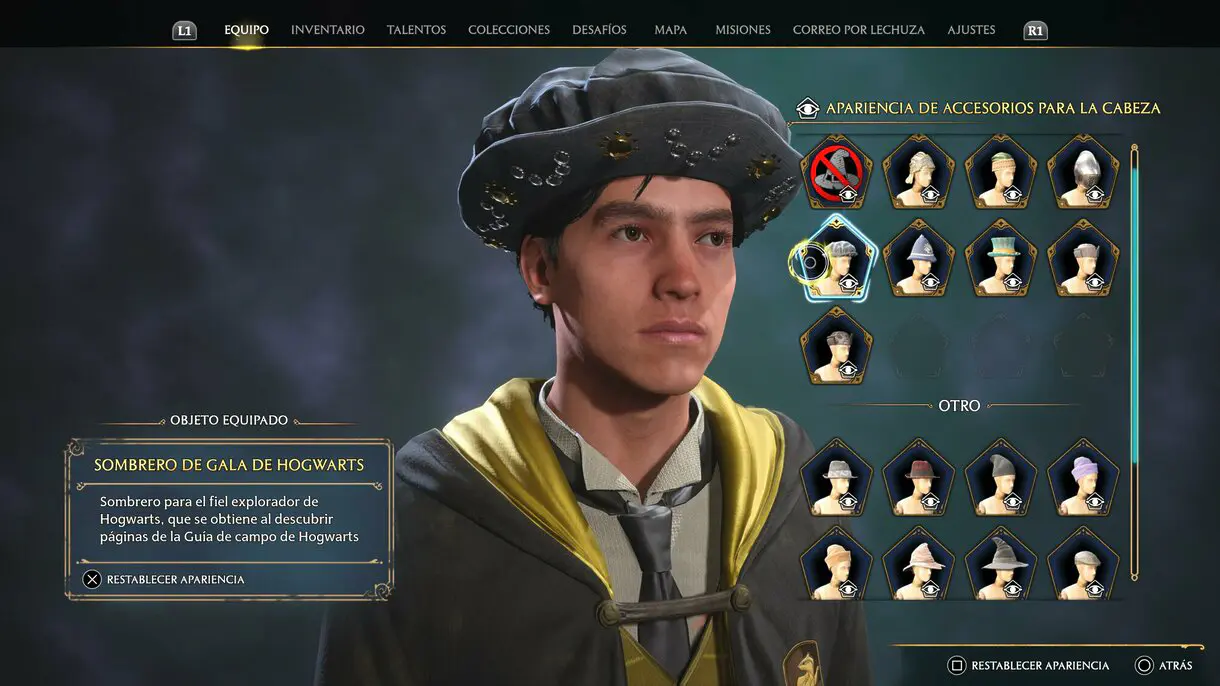This screenshot has width=1220, height=686.
Task: Select the purple turban appearance
Action: click(1082, 477)
